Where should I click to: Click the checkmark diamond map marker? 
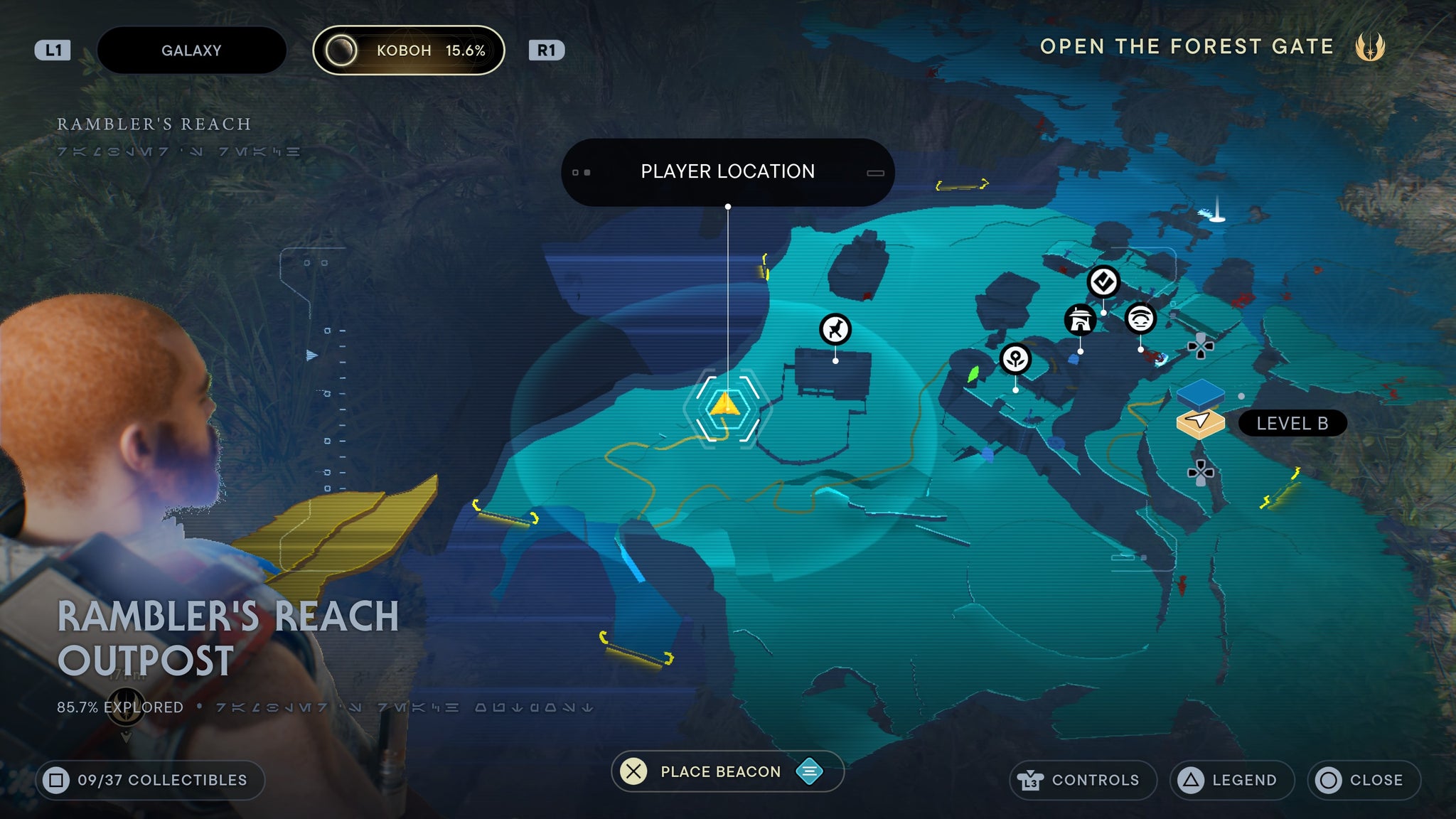pyautogui.click(x=1103, y=282)
